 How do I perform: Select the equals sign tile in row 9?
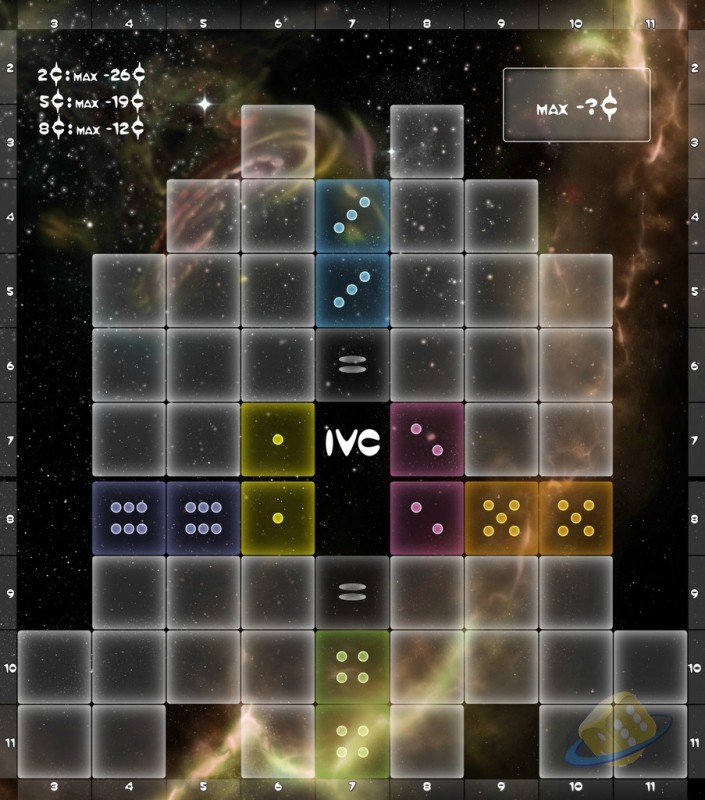point(352,592)
